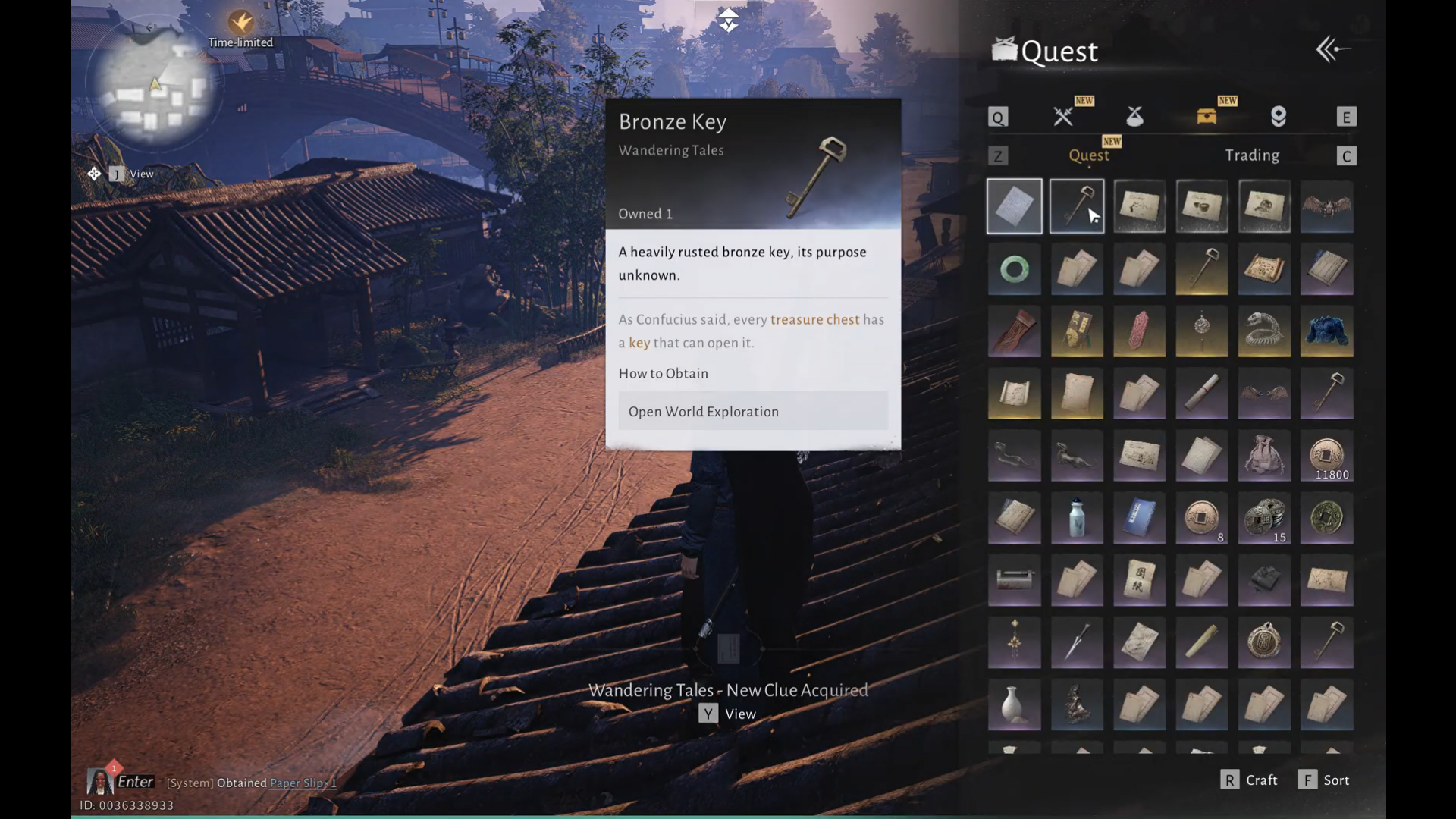Open the crossed swords weapons category
The image size is (1456, 819).
(1063, 117)
